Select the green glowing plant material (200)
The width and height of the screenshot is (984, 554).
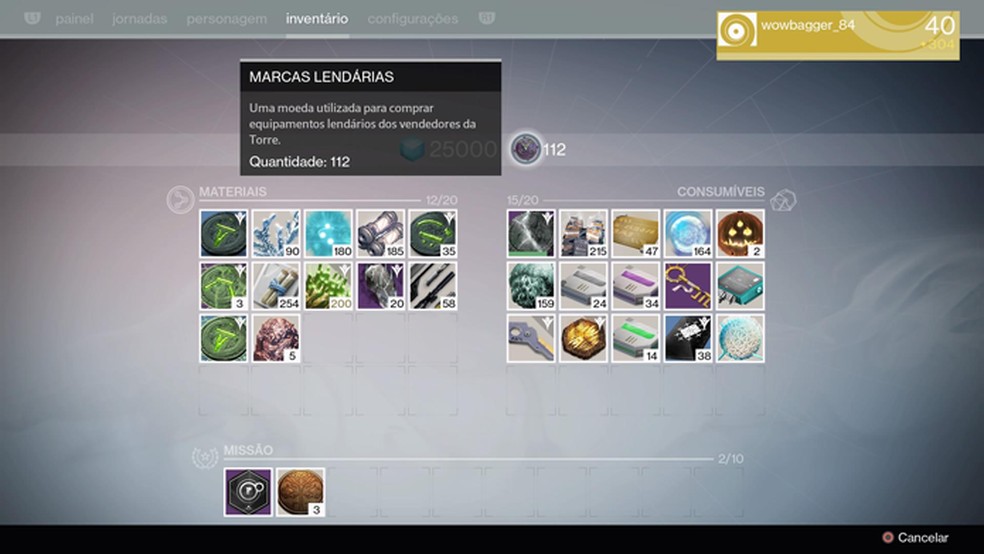(328, 286)
